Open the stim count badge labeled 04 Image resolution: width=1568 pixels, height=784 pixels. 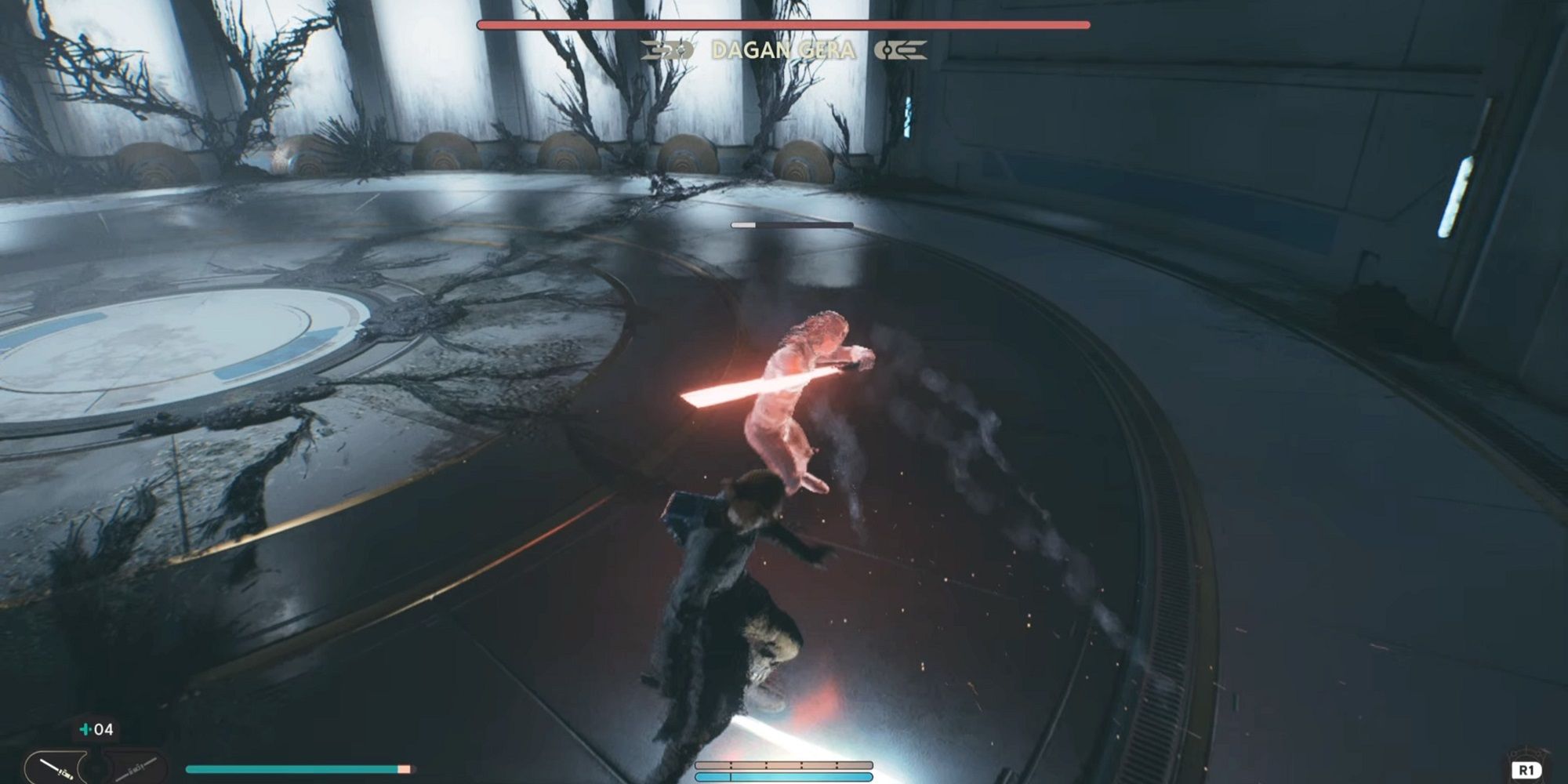tap(93, 729)
